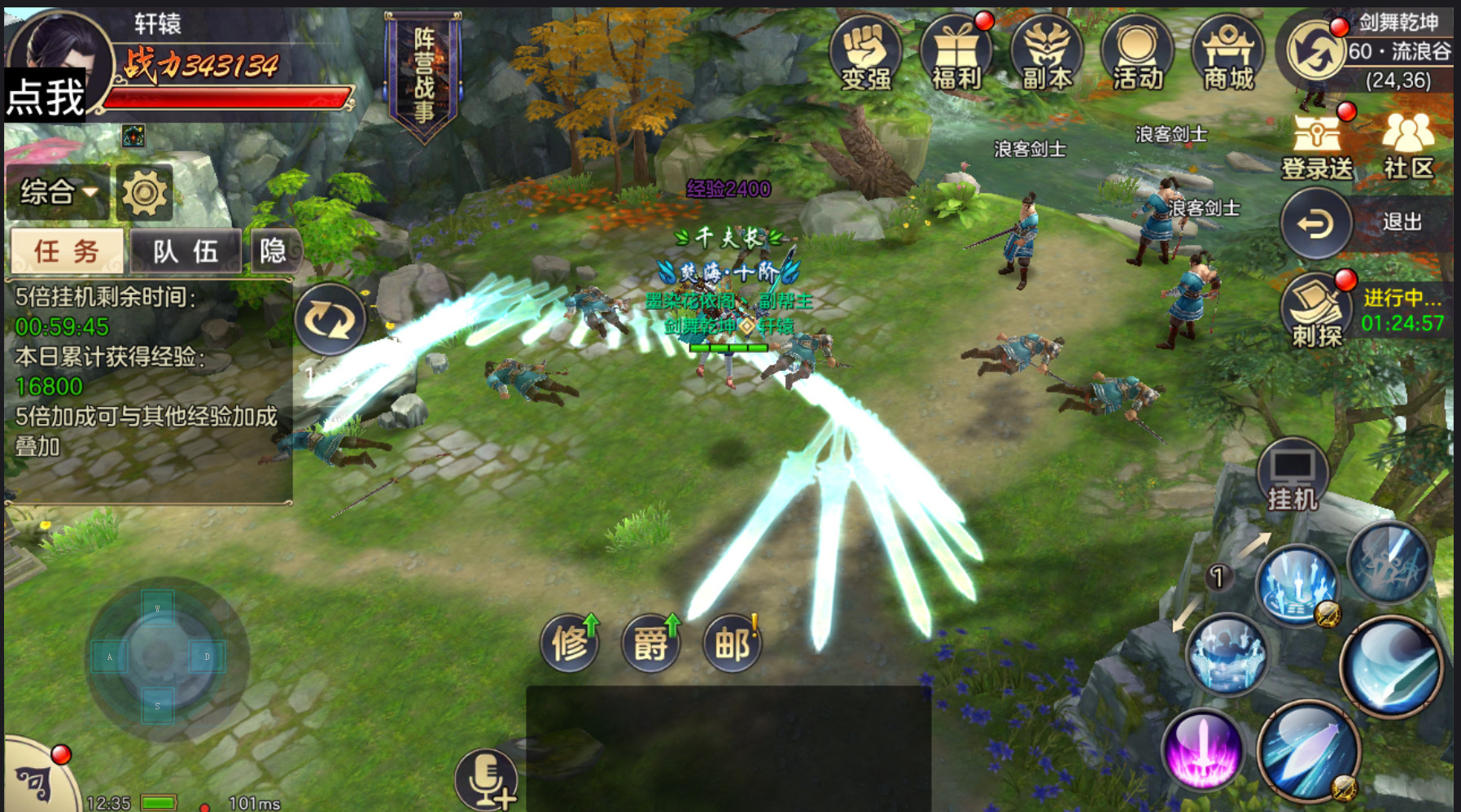The width and height of the screenshot is (1461, 812).
Task: Check mail with the 邮 button
Action: coord(733,644)
